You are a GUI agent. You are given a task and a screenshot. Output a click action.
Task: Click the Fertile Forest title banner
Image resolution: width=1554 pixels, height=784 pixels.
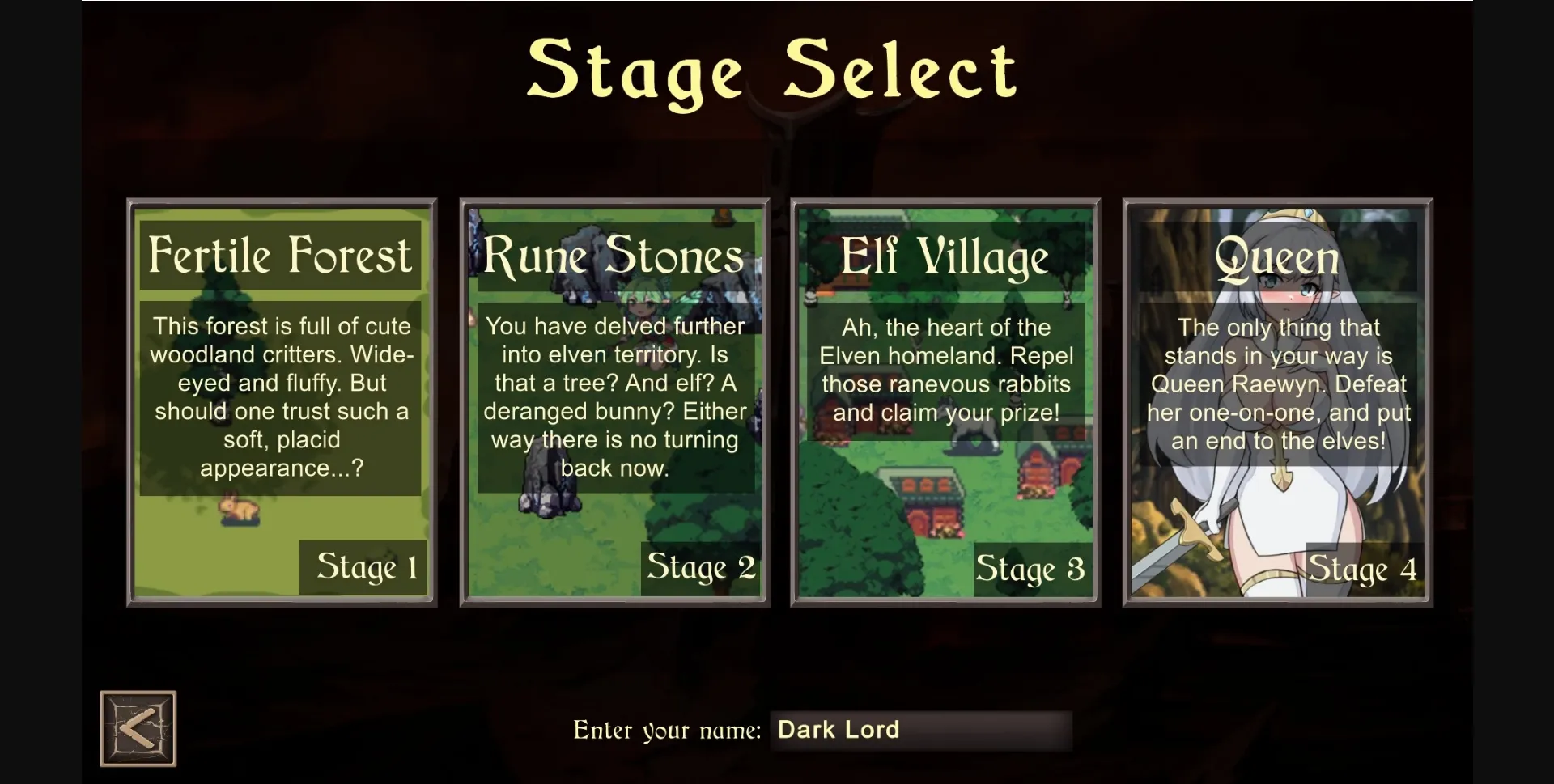[281, 255]
